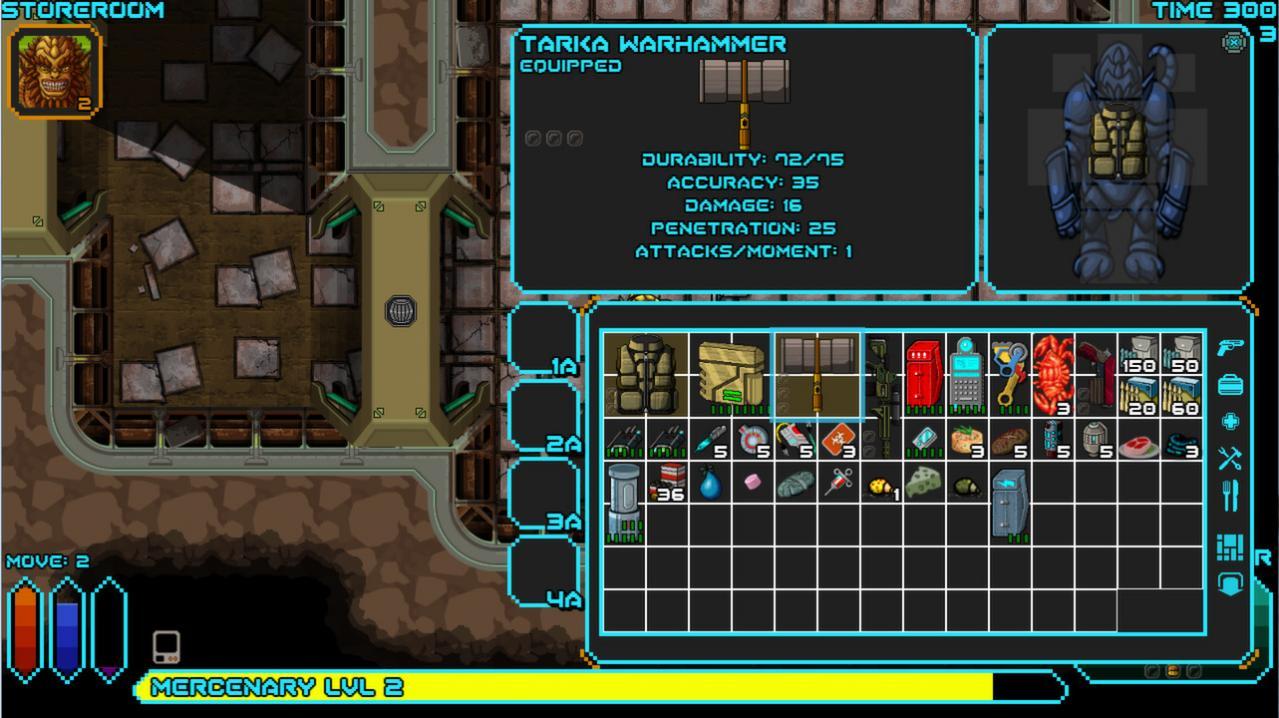Filter inventory by weapons pistol tab
Screen dimensions: 1279x718
tap(1230, 346)
